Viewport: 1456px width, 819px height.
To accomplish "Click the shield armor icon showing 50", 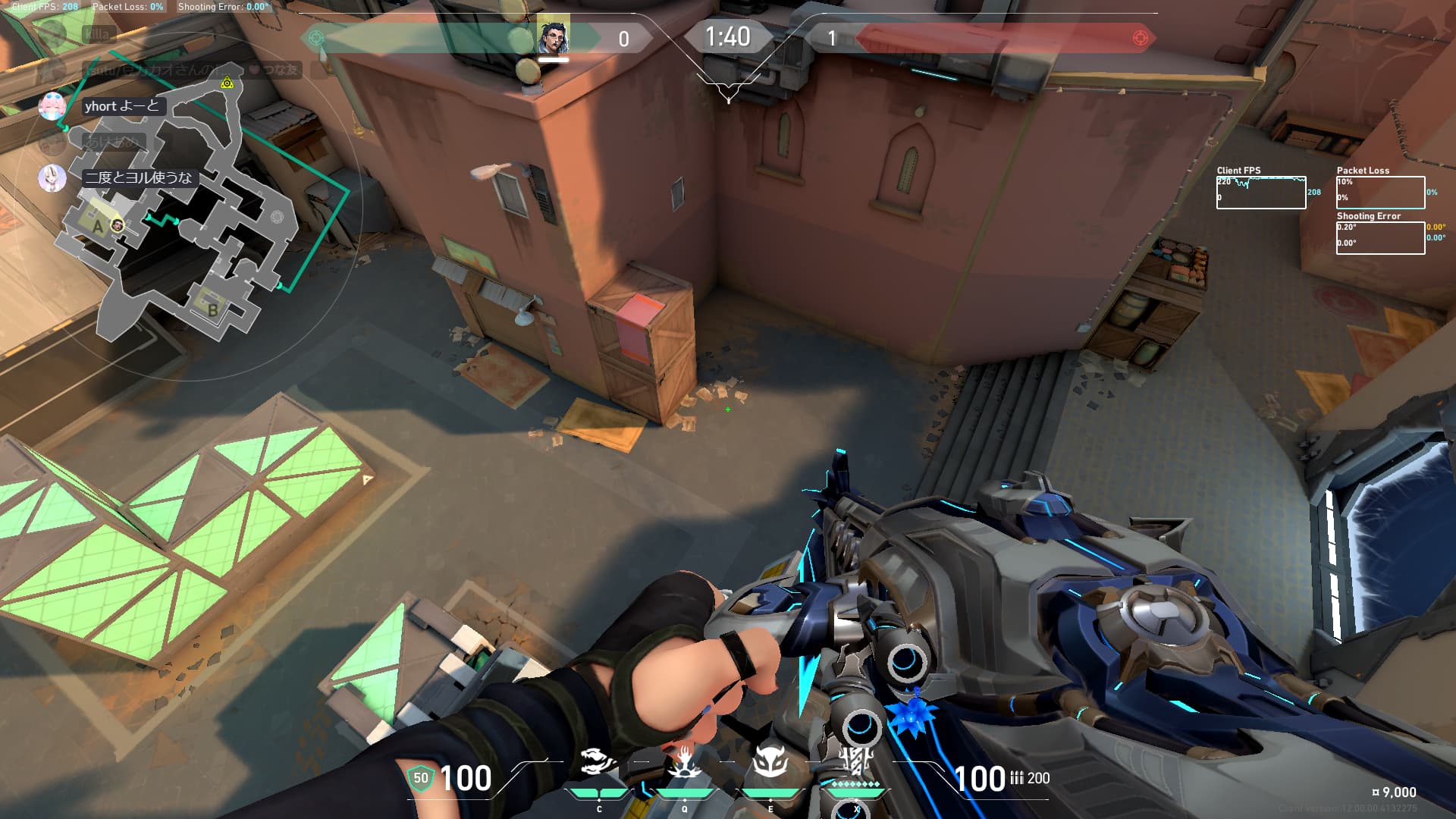I will click(420, 778).
